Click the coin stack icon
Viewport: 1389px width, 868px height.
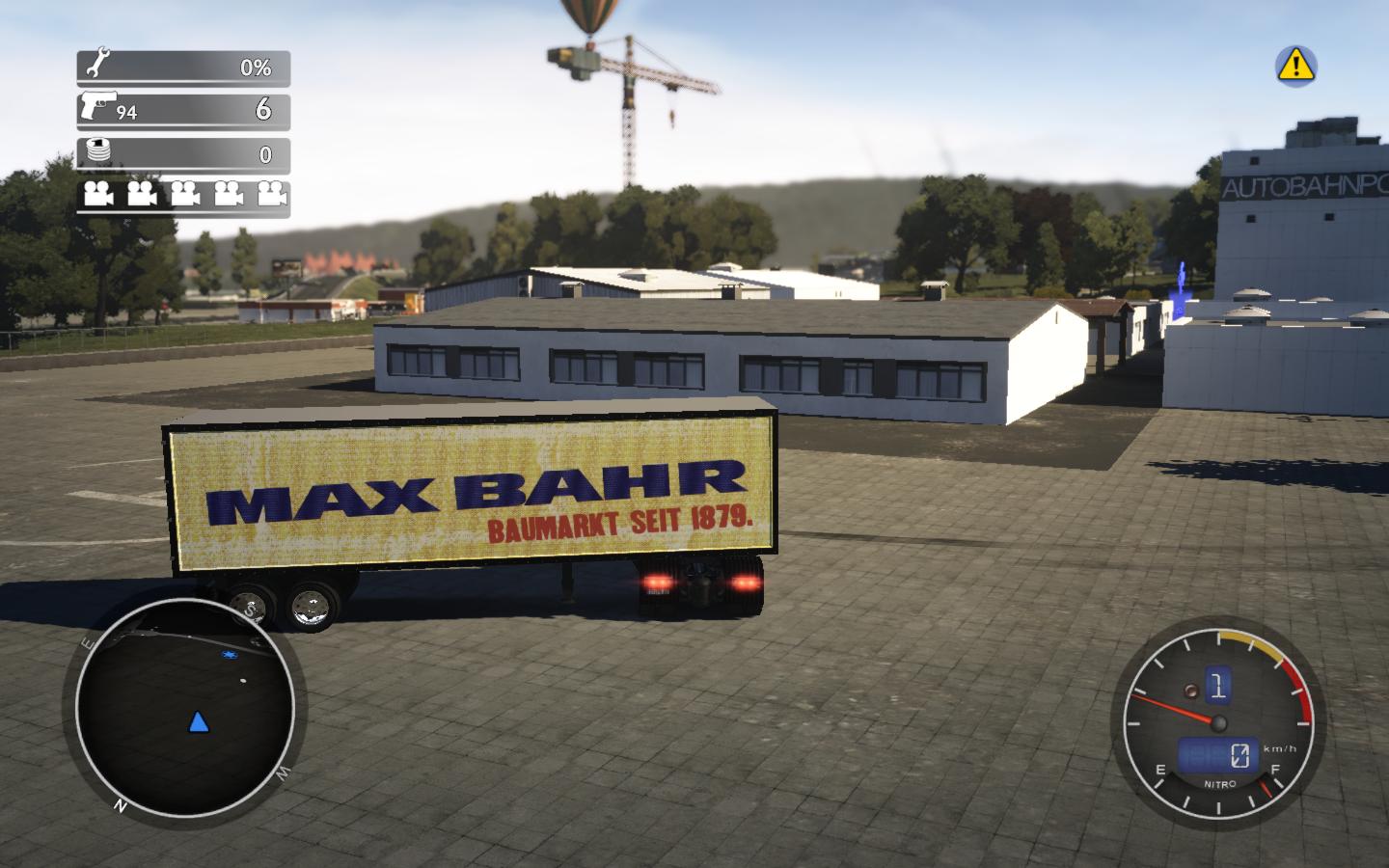tap(97, 151)
